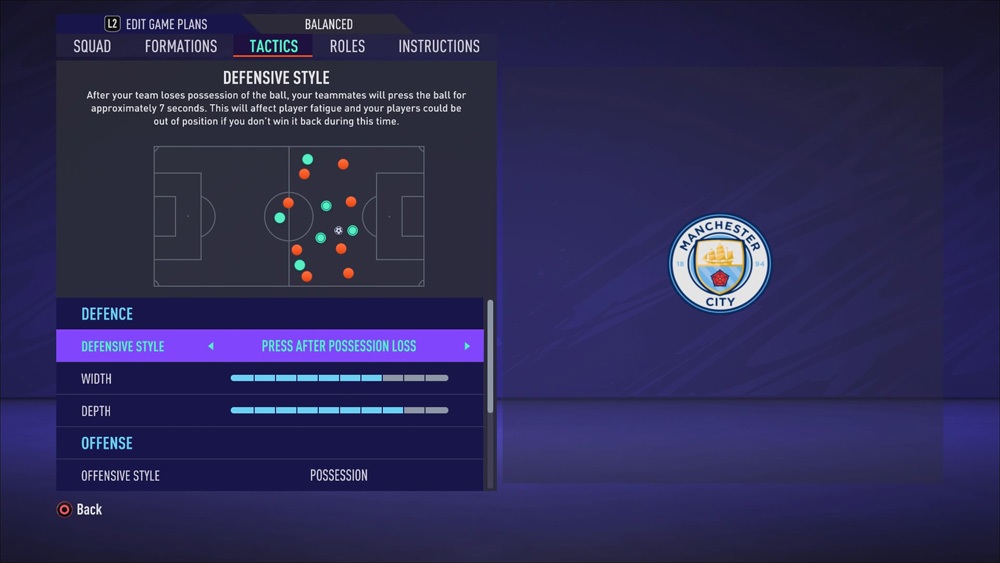Click the tactics list scrollbar
Viewport: 1000px width, 563px height.
[x=490, y=356]
